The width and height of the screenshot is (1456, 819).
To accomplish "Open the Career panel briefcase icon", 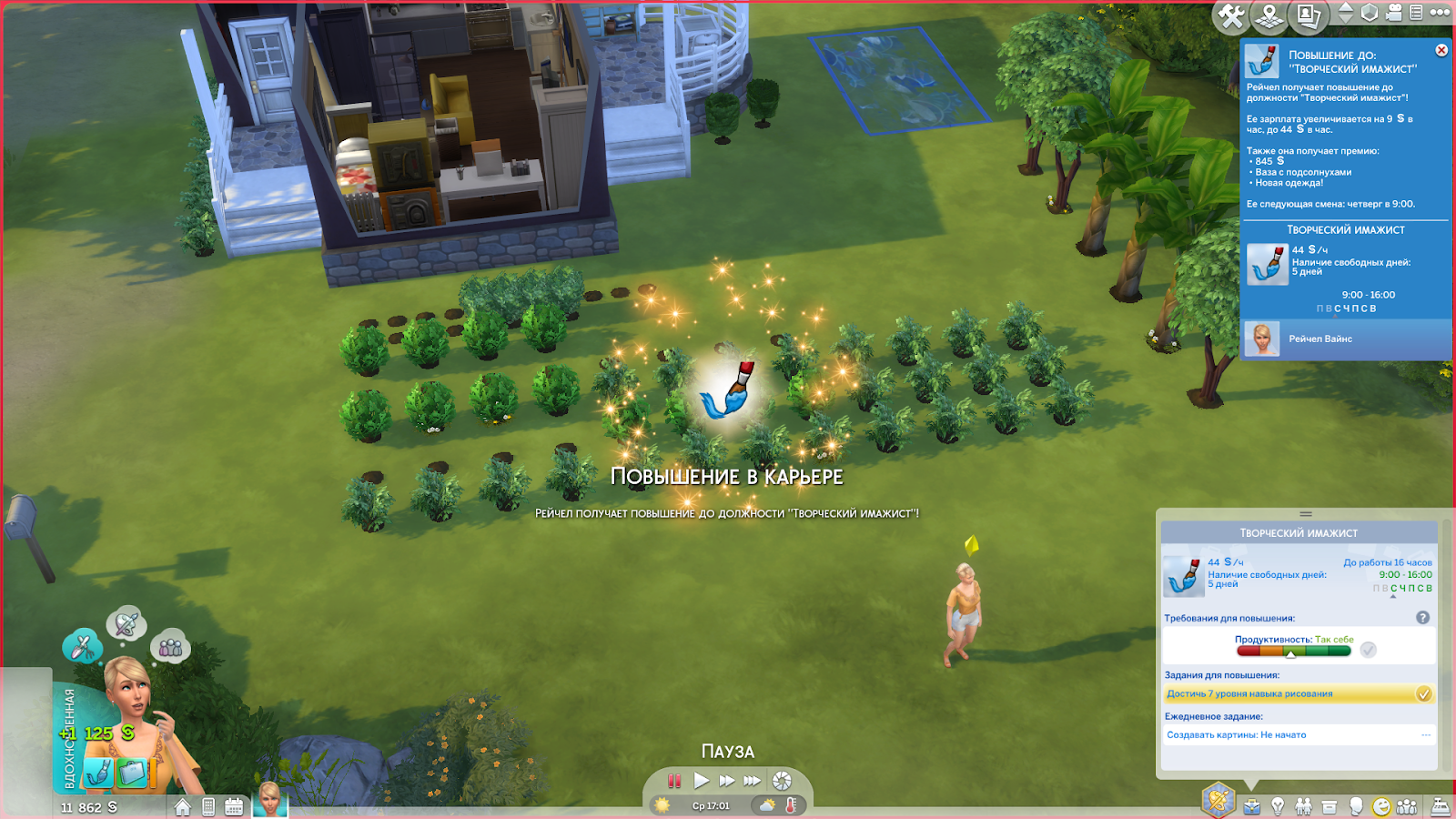I will click(x=1252, y=806).
